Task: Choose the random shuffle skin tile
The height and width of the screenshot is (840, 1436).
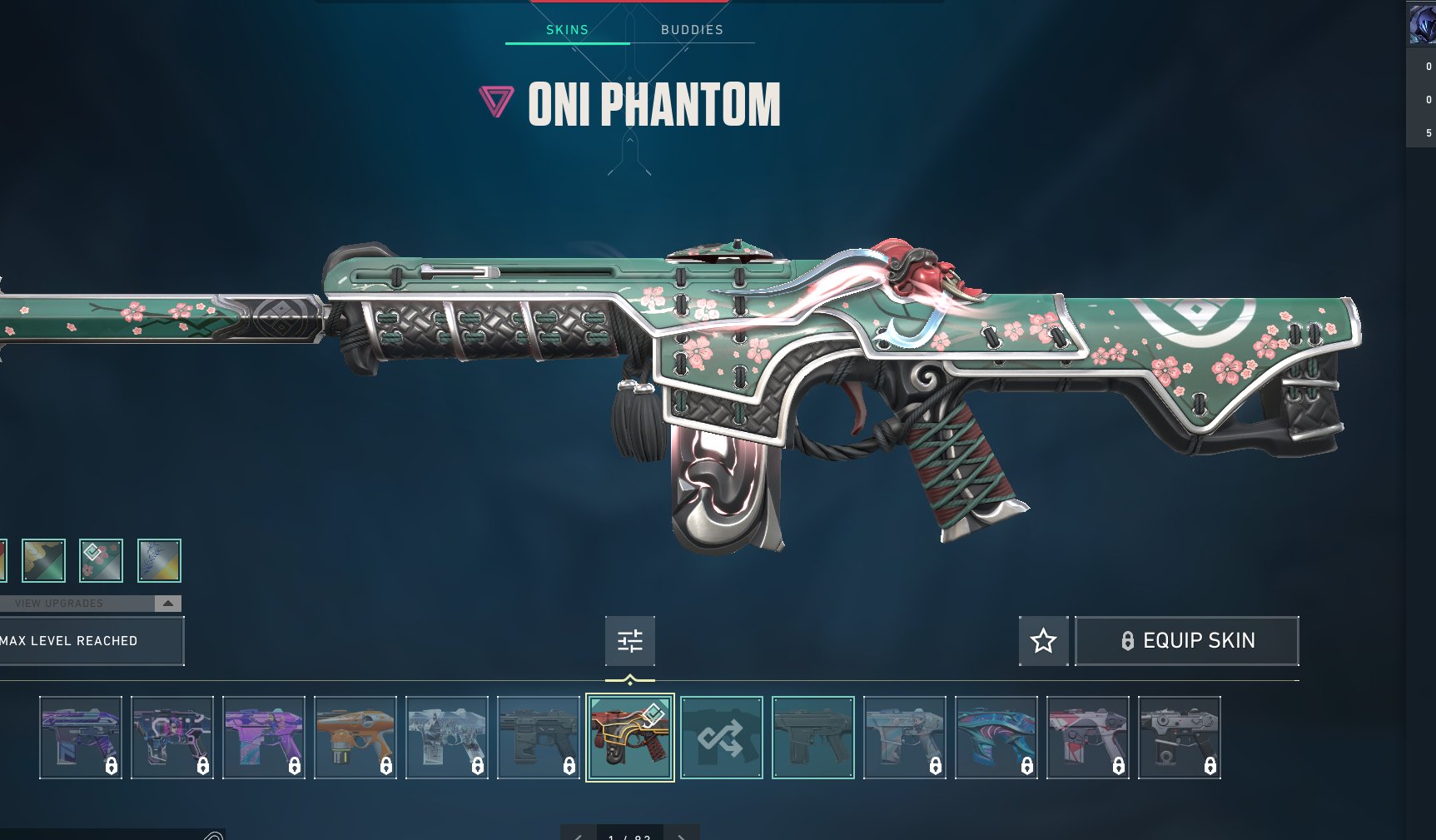Action: (721, 737)
